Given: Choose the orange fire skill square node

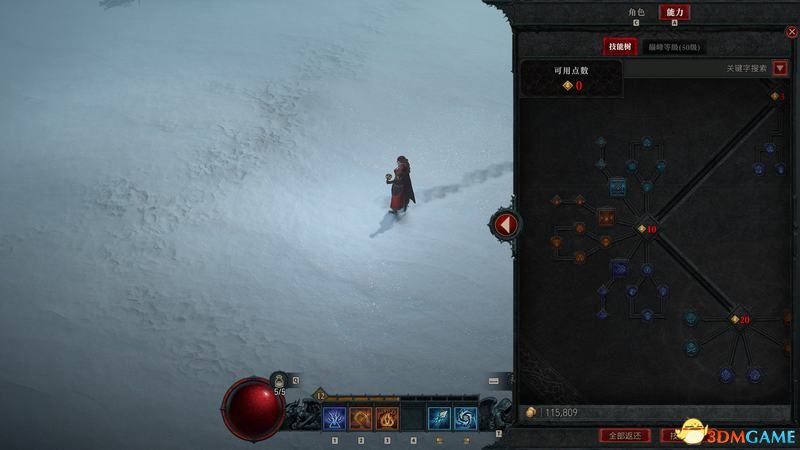Looking at the screenshot, I should click(x=606, y=216).
